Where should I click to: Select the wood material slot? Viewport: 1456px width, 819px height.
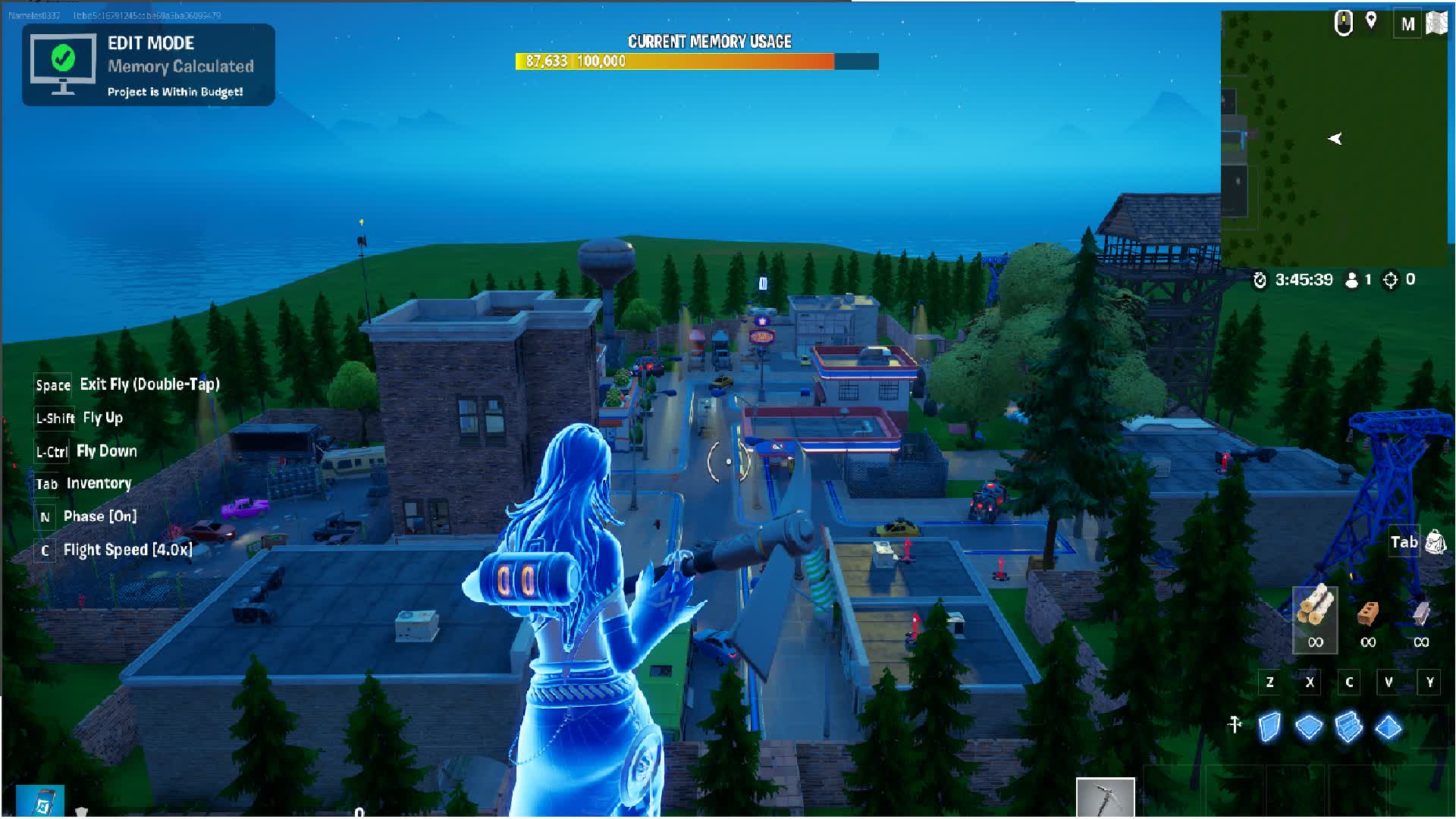click(1315, 616)
